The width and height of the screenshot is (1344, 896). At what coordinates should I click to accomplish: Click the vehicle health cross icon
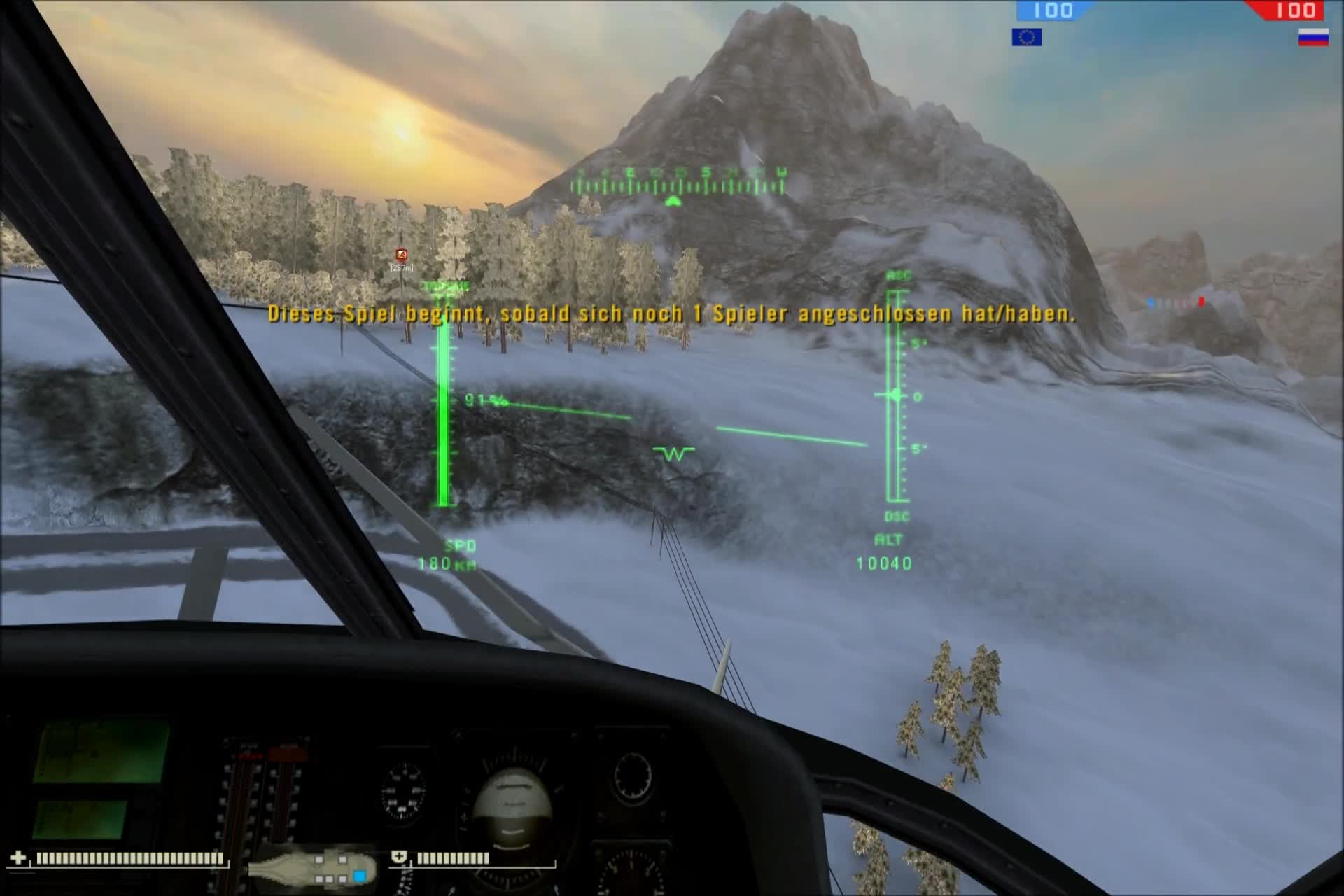point(18,857)
